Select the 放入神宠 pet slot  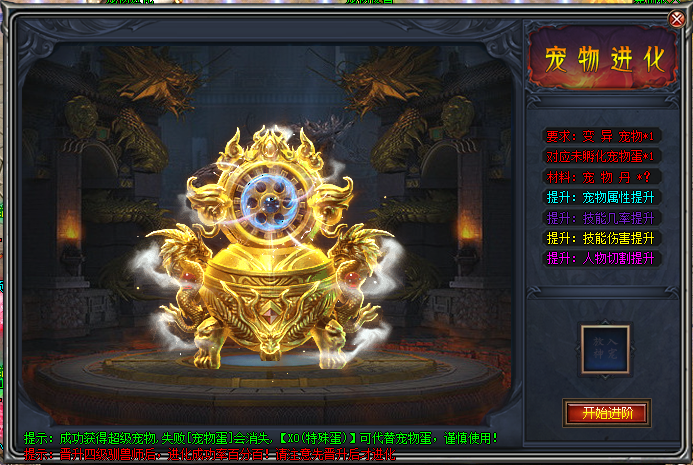[x=606, y=350]
